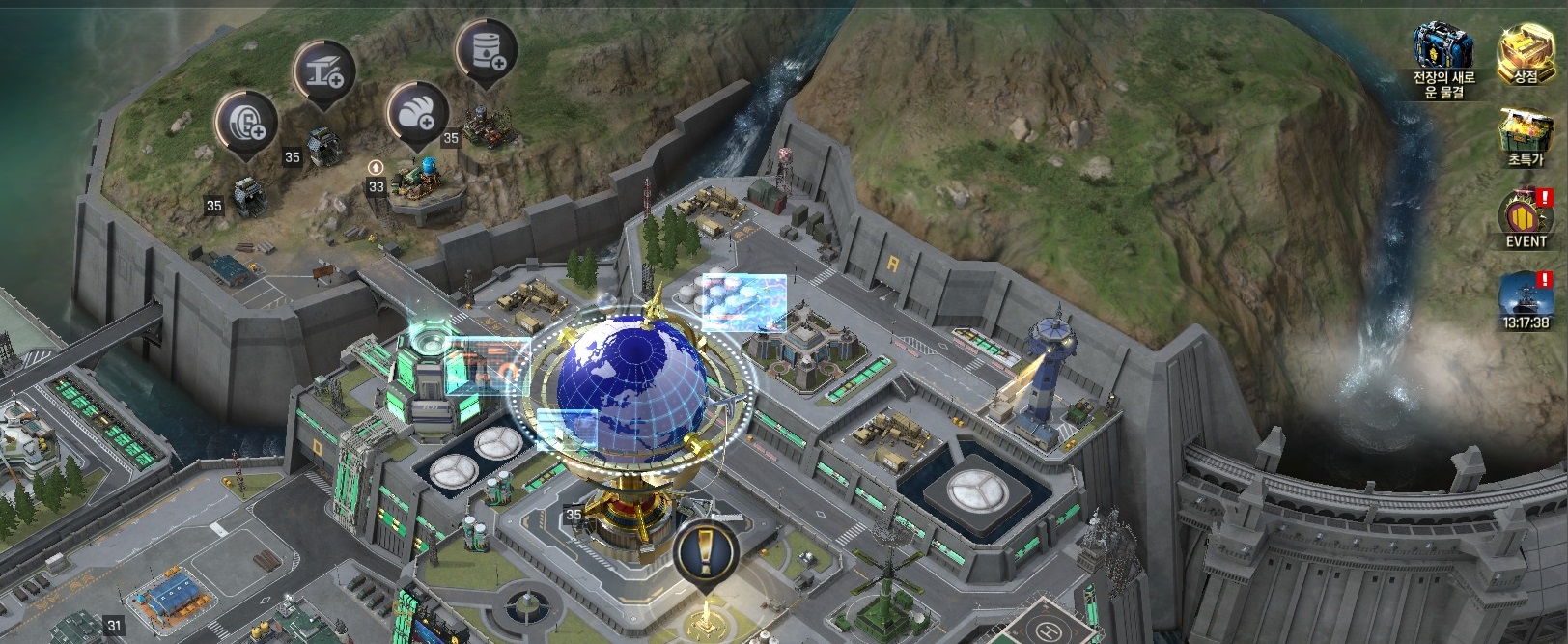Open the timed battleship event icon
The height and width of the screenshot is (644, 1568).
click(1526, 297)
